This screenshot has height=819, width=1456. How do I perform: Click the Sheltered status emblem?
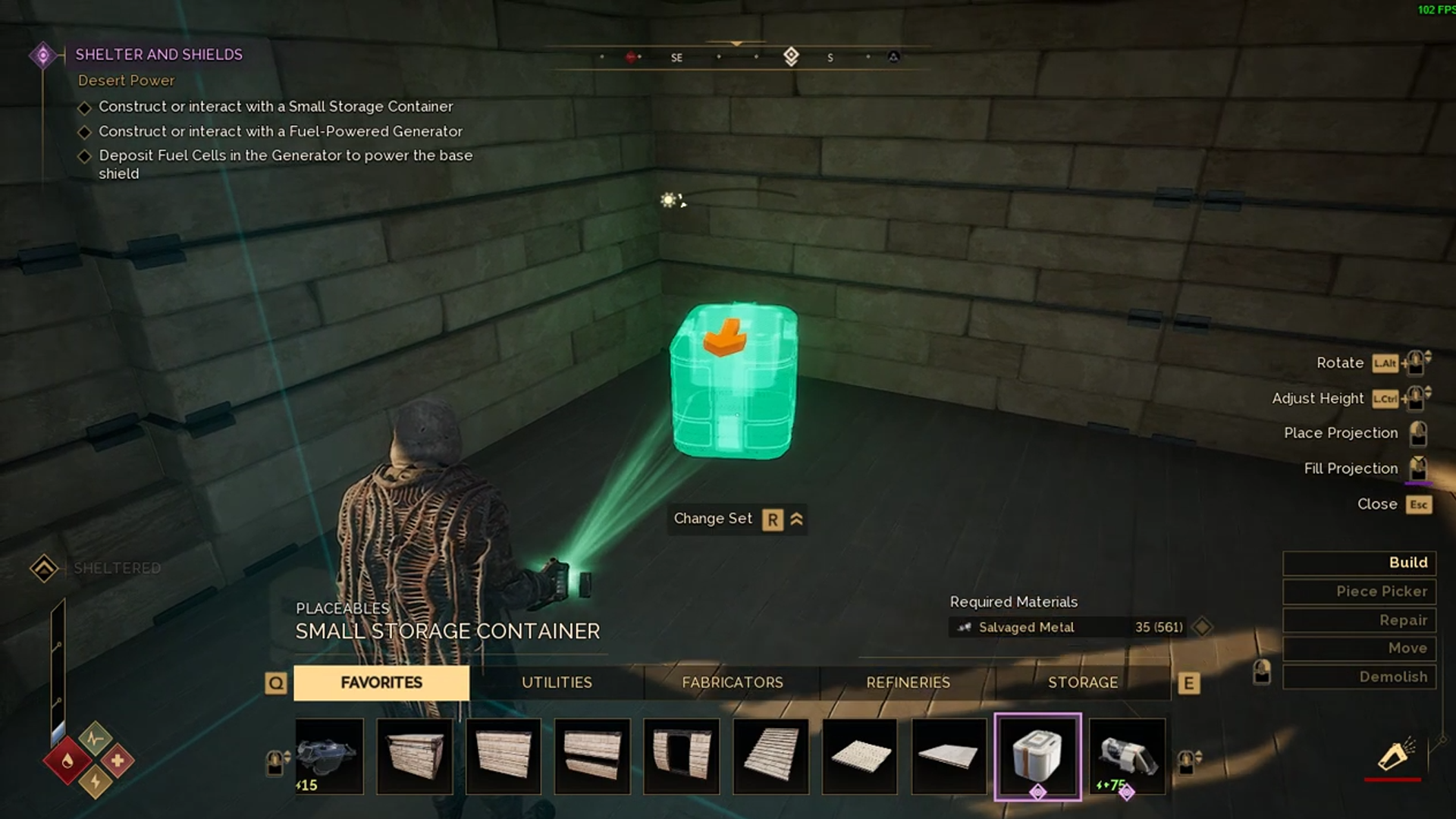click(43, 567)
